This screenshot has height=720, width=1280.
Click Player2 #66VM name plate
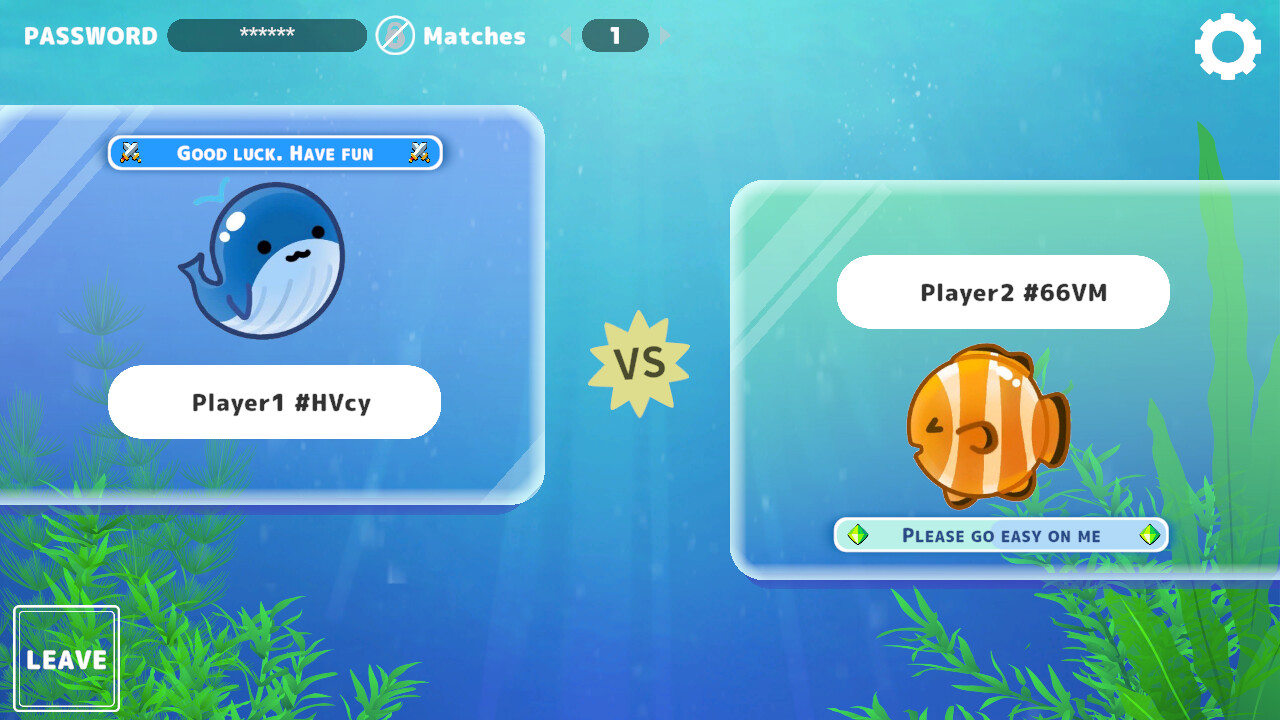tap(1001, 292)
